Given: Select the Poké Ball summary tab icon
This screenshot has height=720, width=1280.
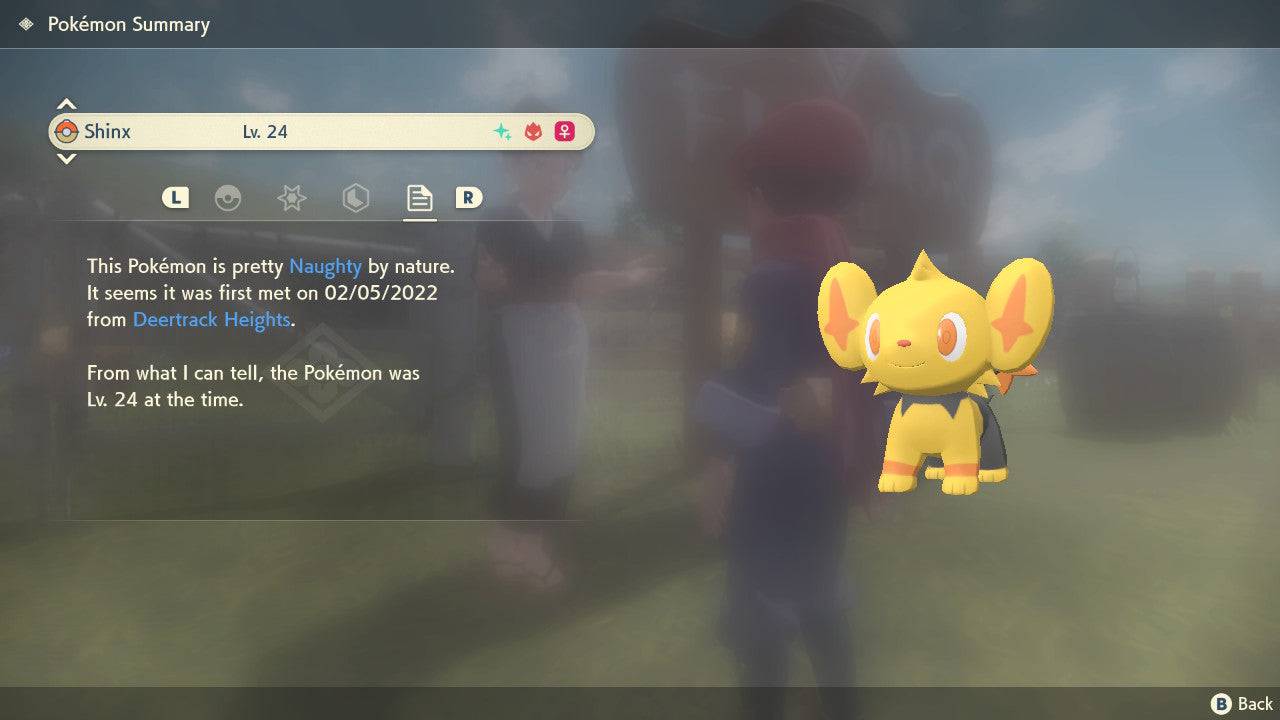Looking at the screenshot, I should pyautogui.click(x=229, y=197).
